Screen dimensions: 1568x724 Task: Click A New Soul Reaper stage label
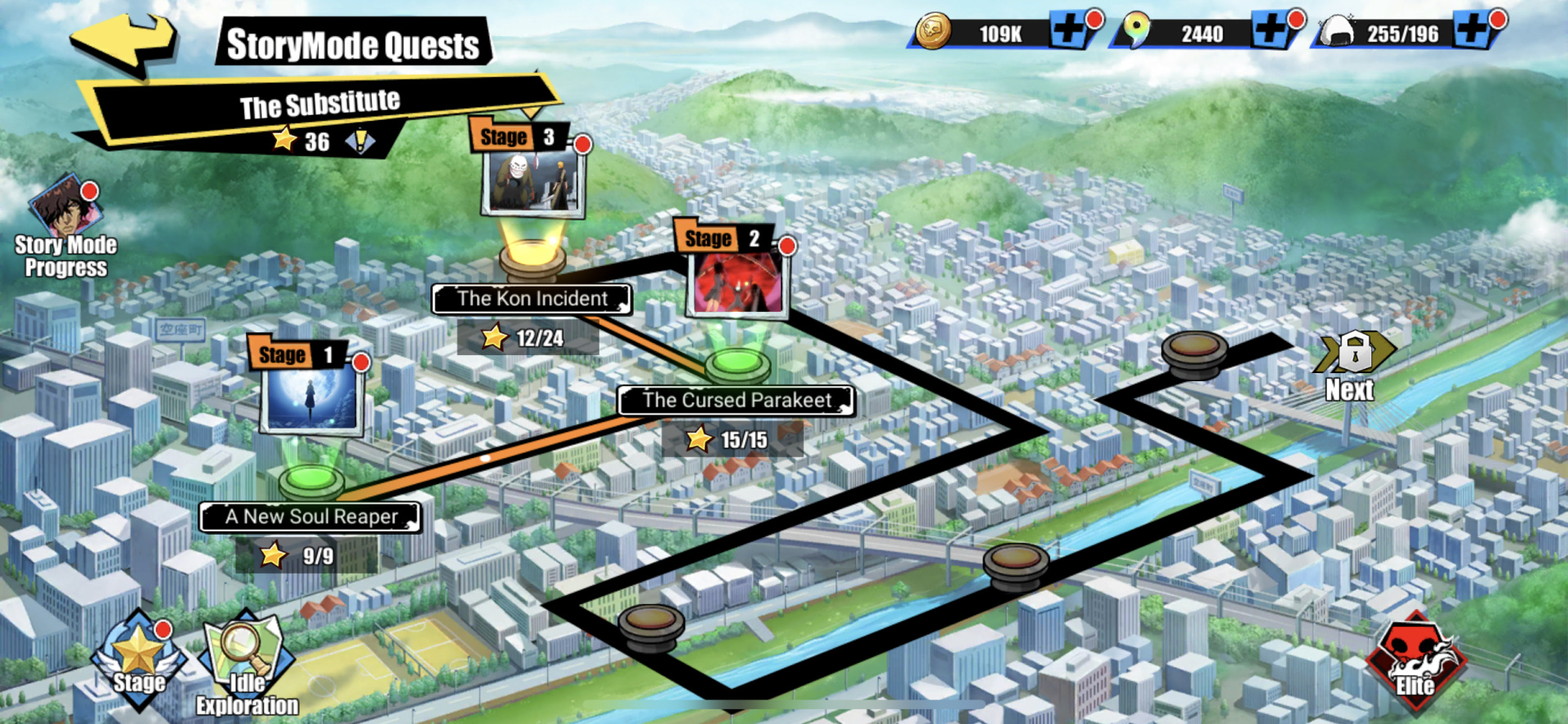pos(310,517)
